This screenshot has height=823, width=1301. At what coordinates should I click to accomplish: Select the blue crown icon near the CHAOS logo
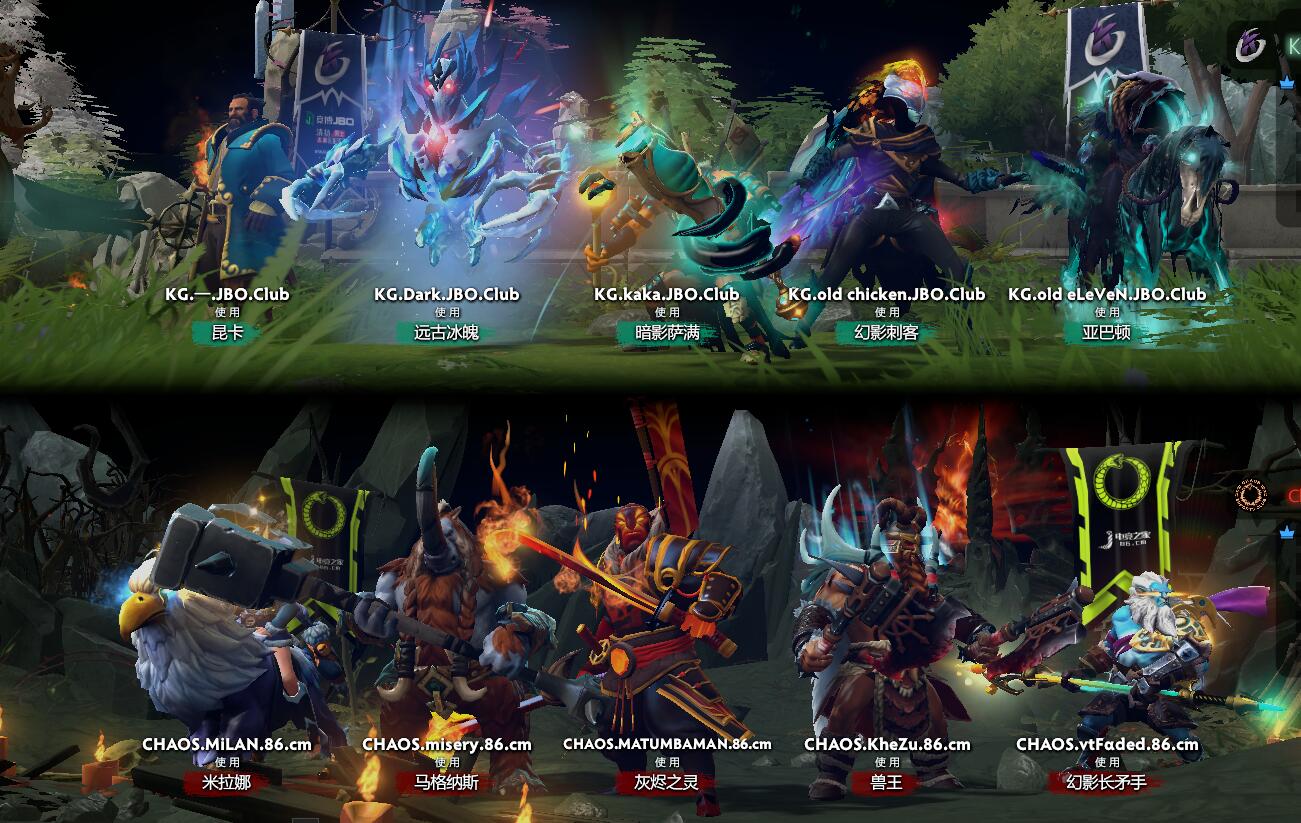(x=1287, y=533)
